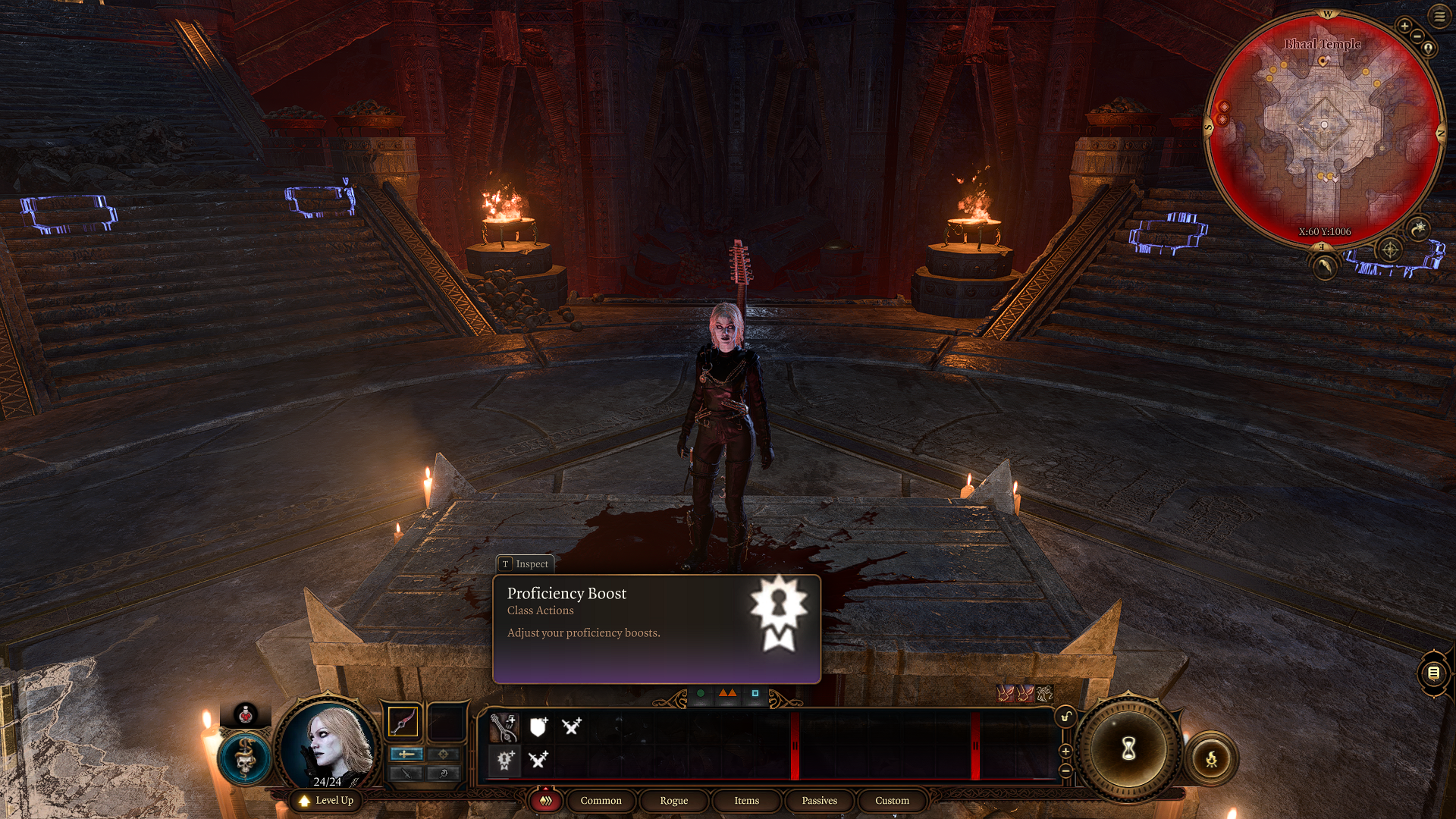
Task: Open the Rogue actions tab
Action: pos(673,800)
